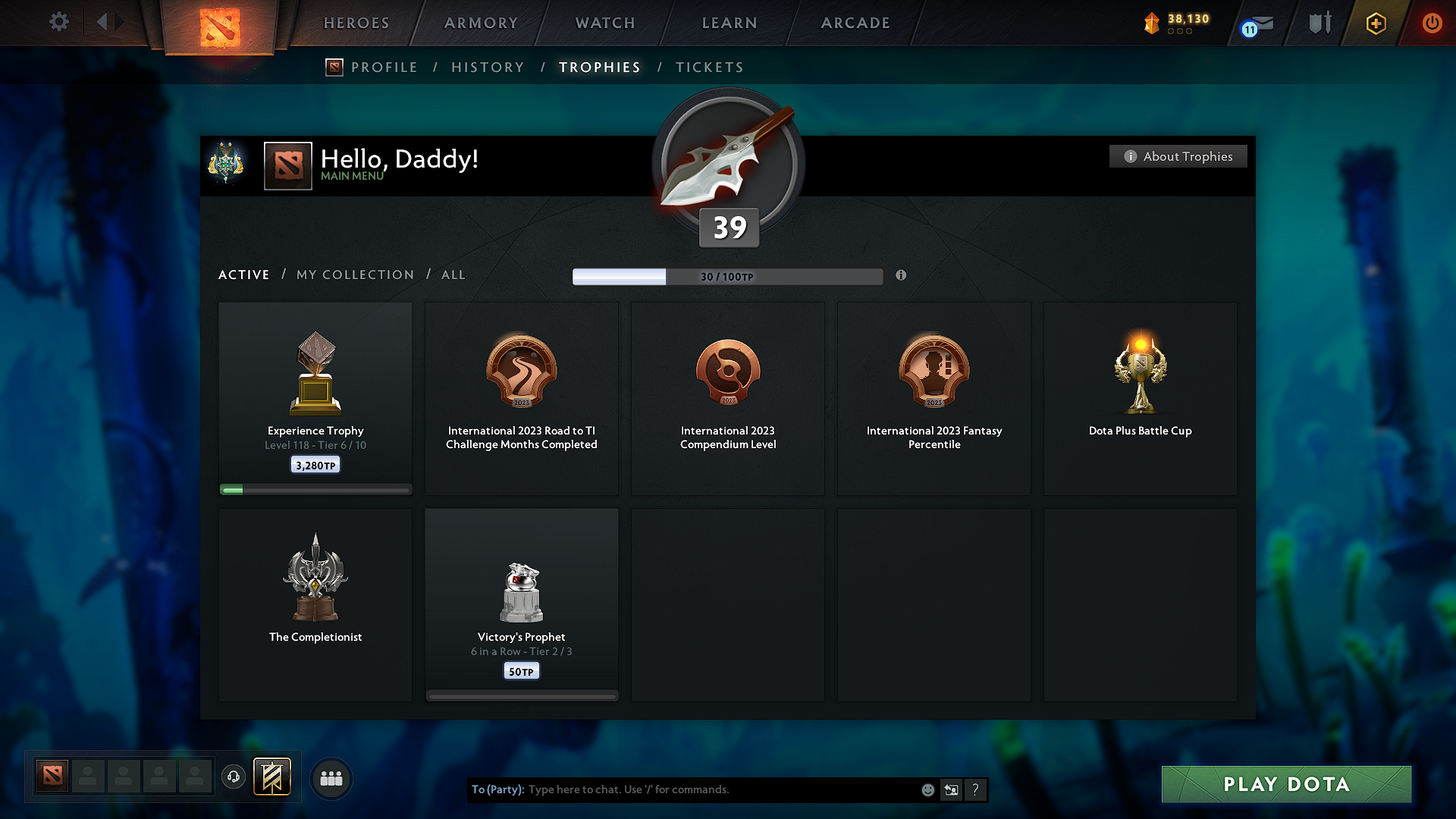Open the emoji picker in the chat bar

point(927,789)
